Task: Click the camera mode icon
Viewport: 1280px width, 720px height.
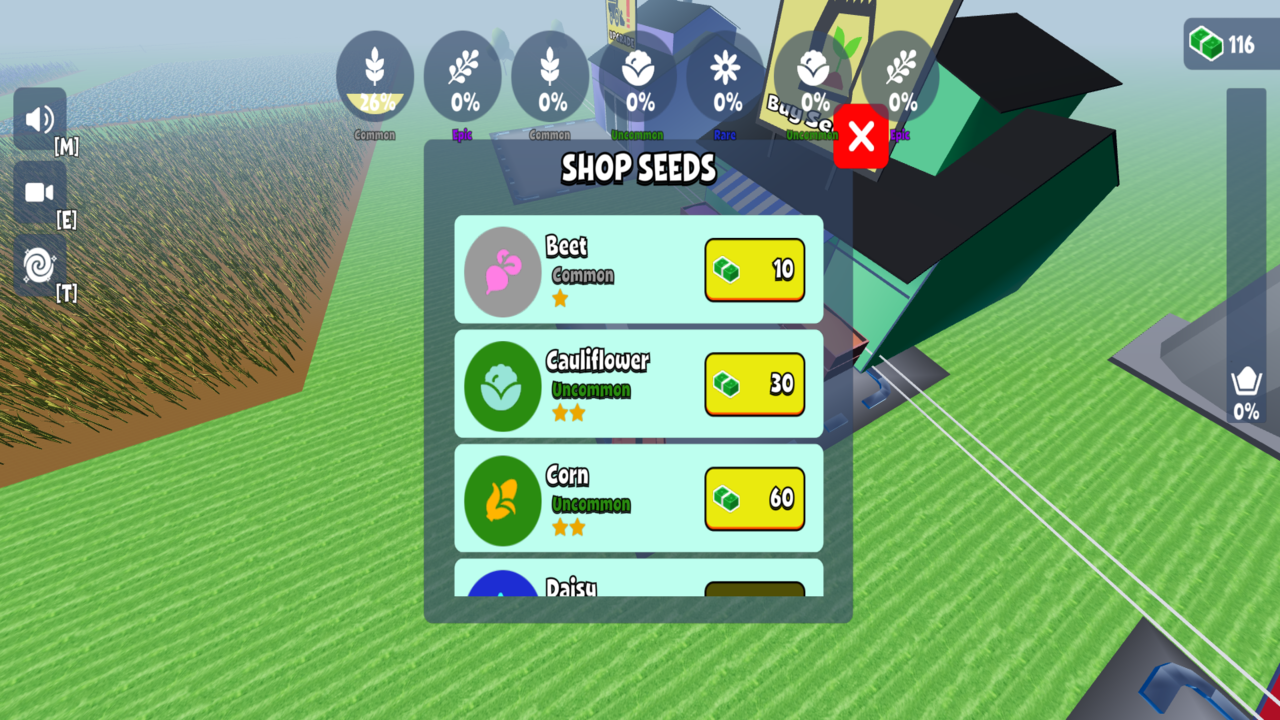Action: (38, 192)
